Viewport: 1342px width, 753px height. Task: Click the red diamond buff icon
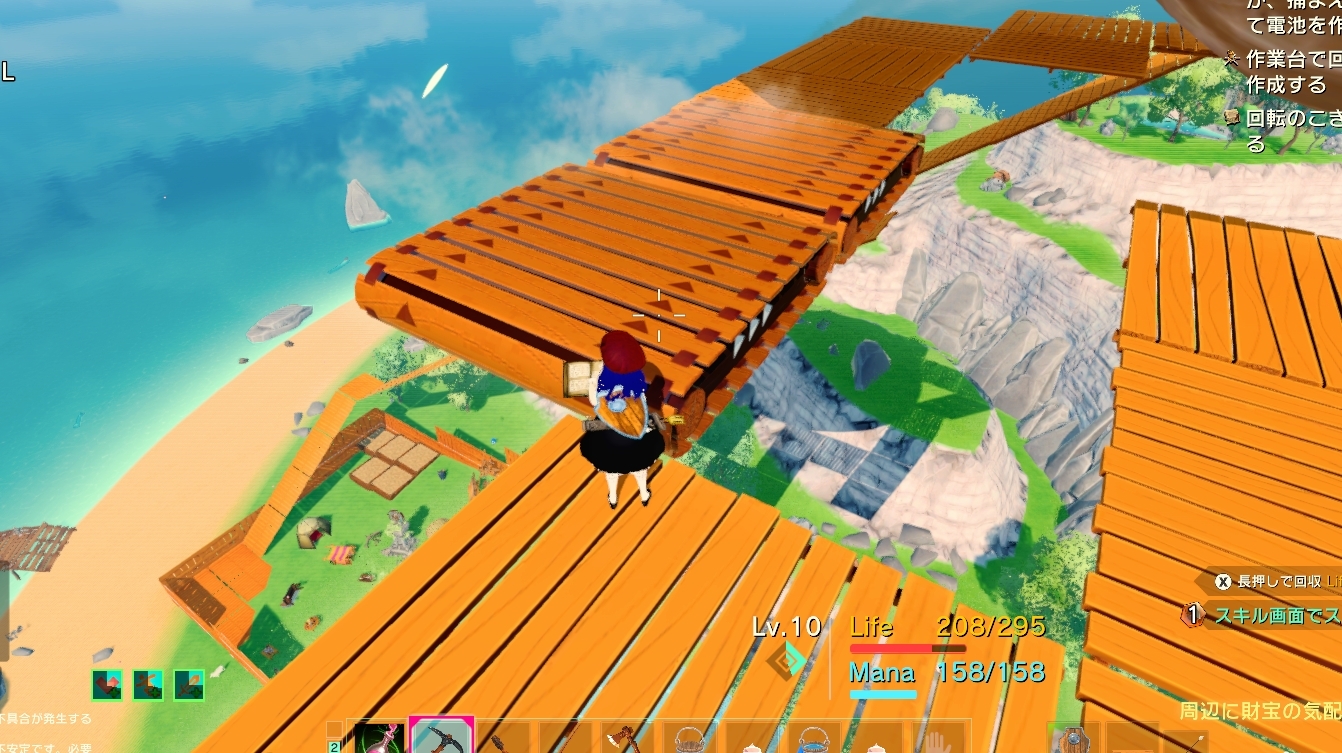(108, 685)
